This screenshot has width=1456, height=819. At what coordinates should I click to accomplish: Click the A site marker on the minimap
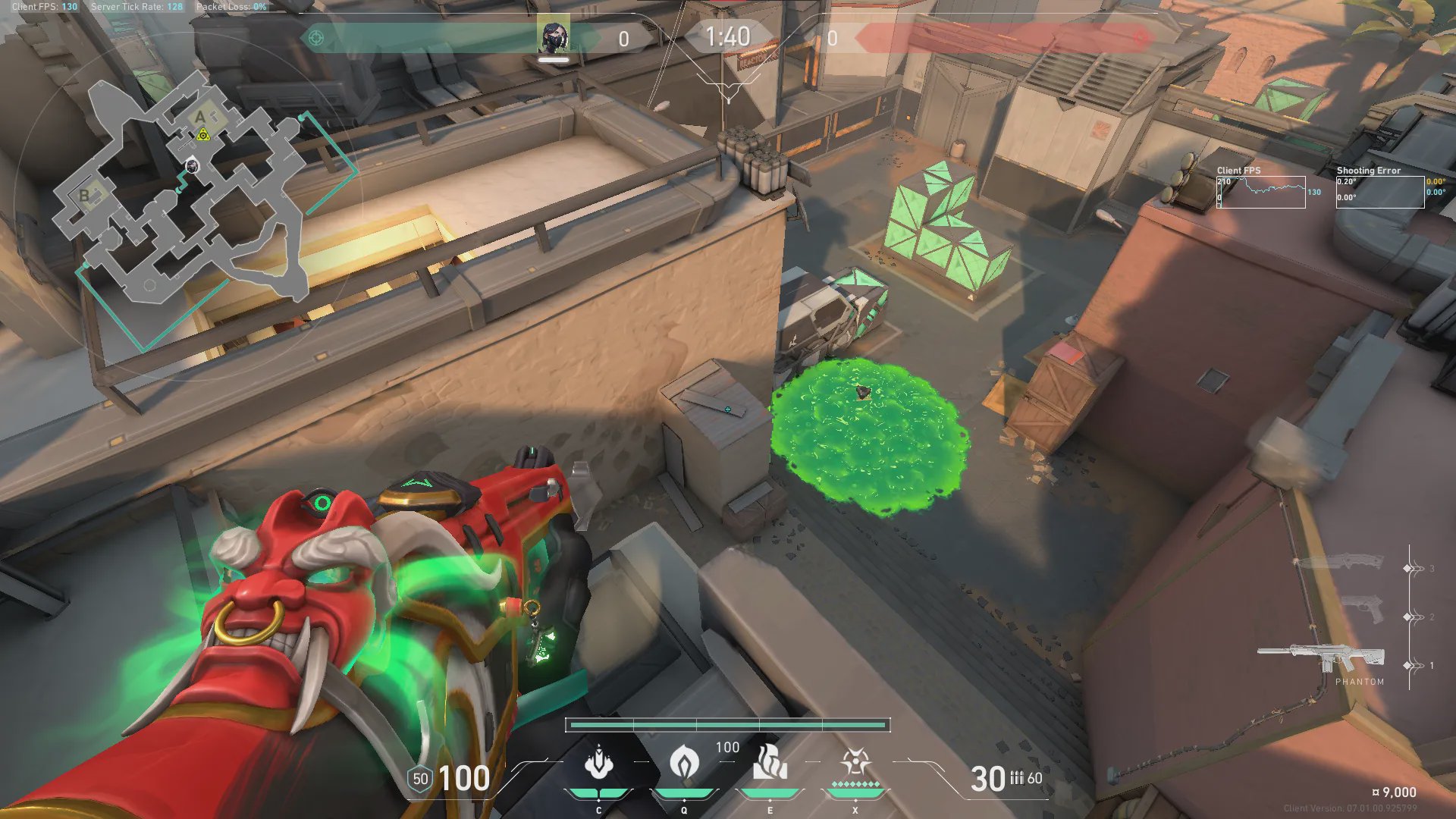[x=200, y=117]
